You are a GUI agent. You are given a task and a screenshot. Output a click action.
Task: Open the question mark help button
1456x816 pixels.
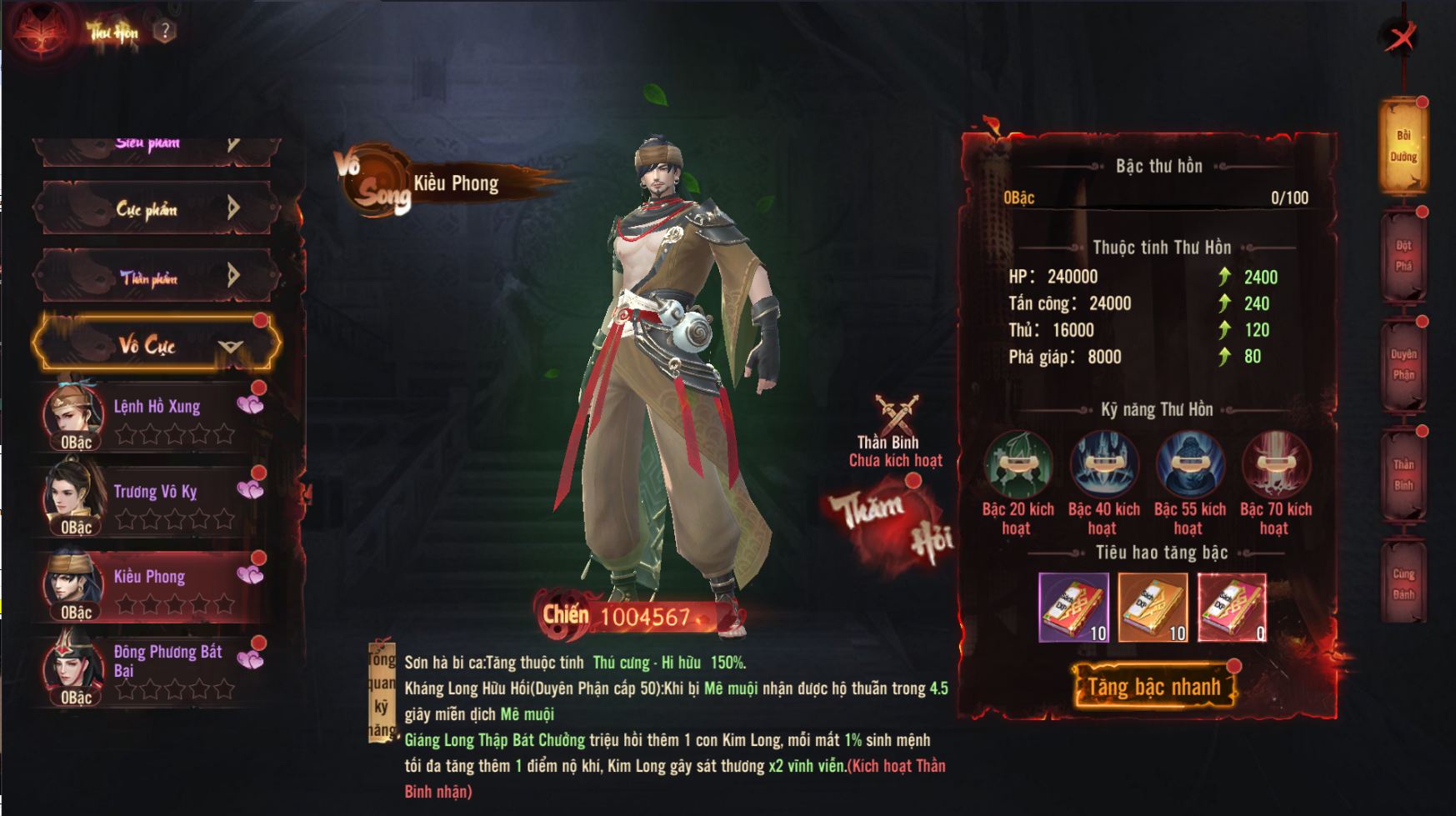click(165, 32)
